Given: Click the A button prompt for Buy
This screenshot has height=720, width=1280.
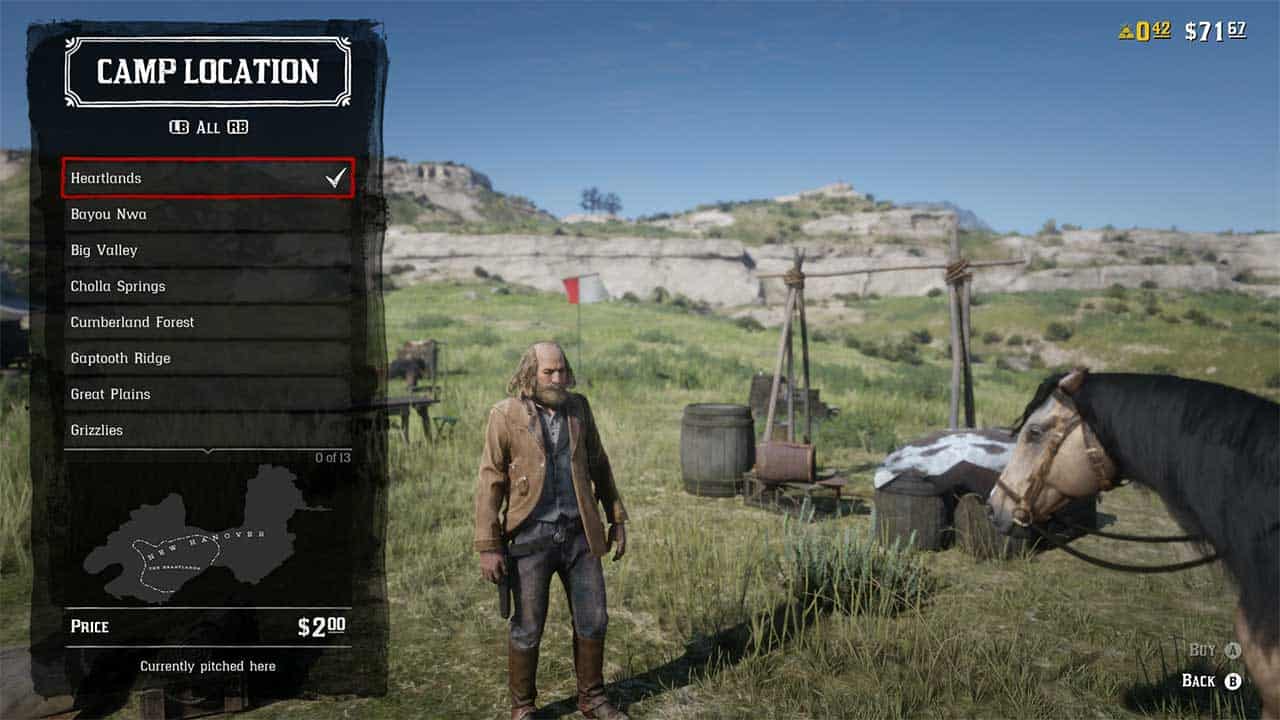Looking at the screenshot, I should (1231, 648).
